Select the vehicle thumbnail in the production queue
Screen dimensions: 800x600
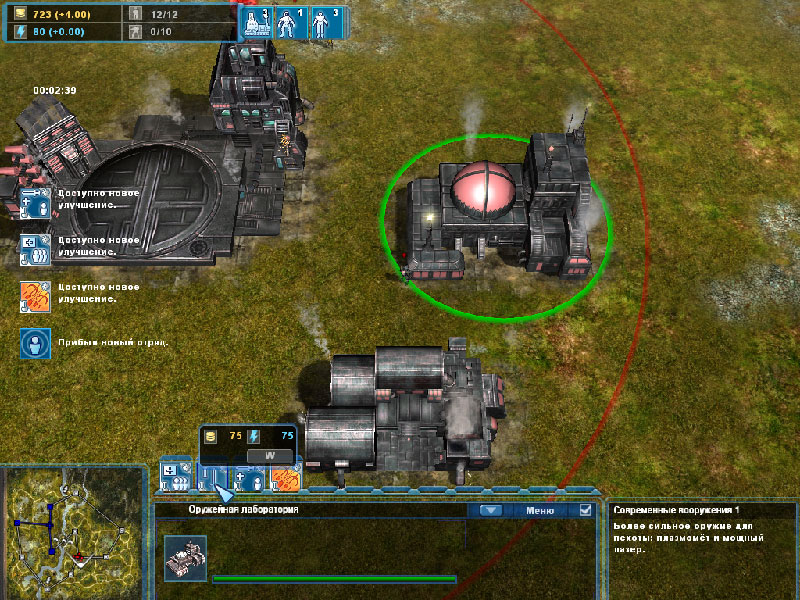[x=185, y=557]
